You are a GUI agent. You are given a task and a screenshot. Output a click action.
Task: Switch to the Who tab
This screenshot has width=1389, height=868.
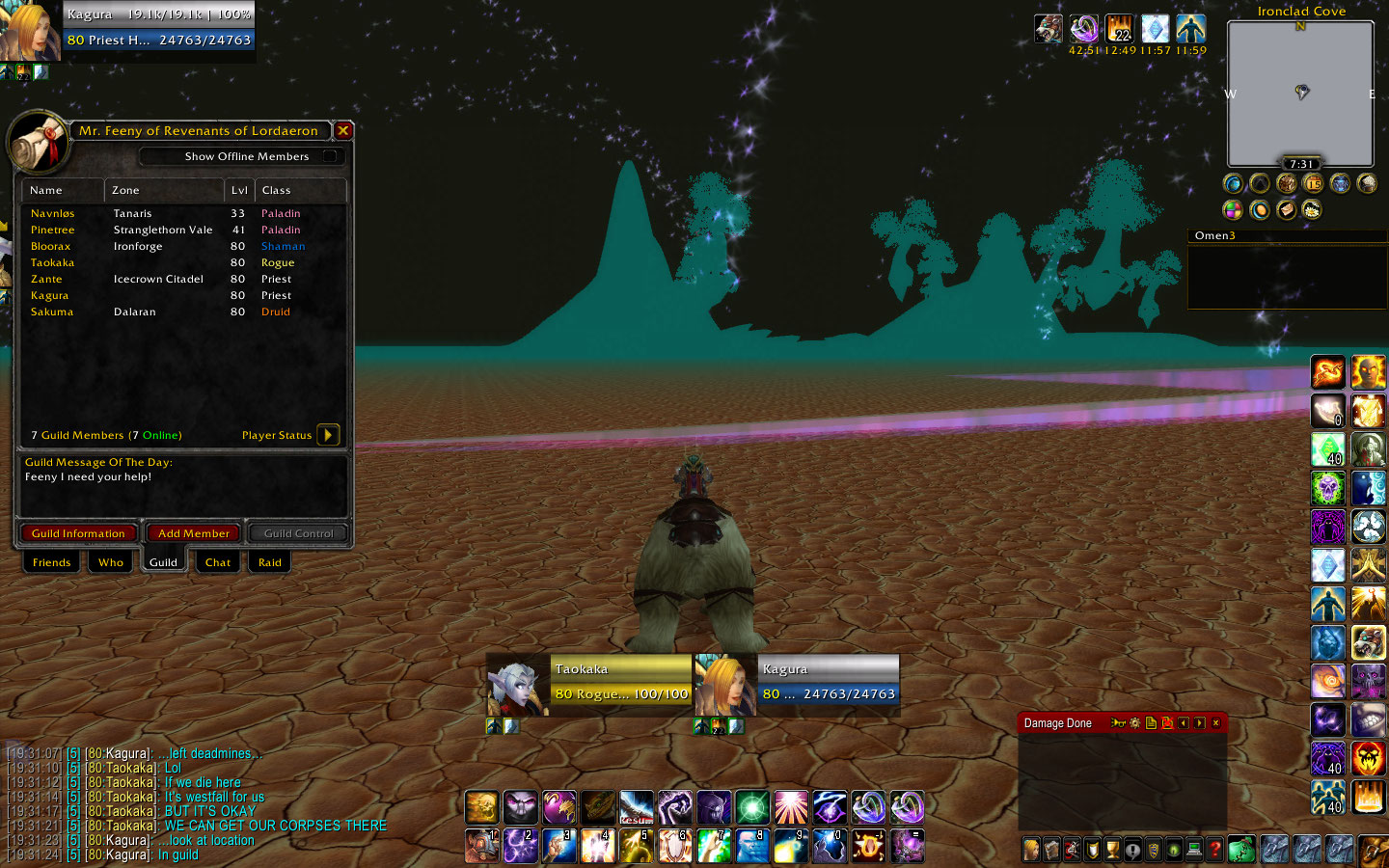pyautogui.click(x=111, y=562)
